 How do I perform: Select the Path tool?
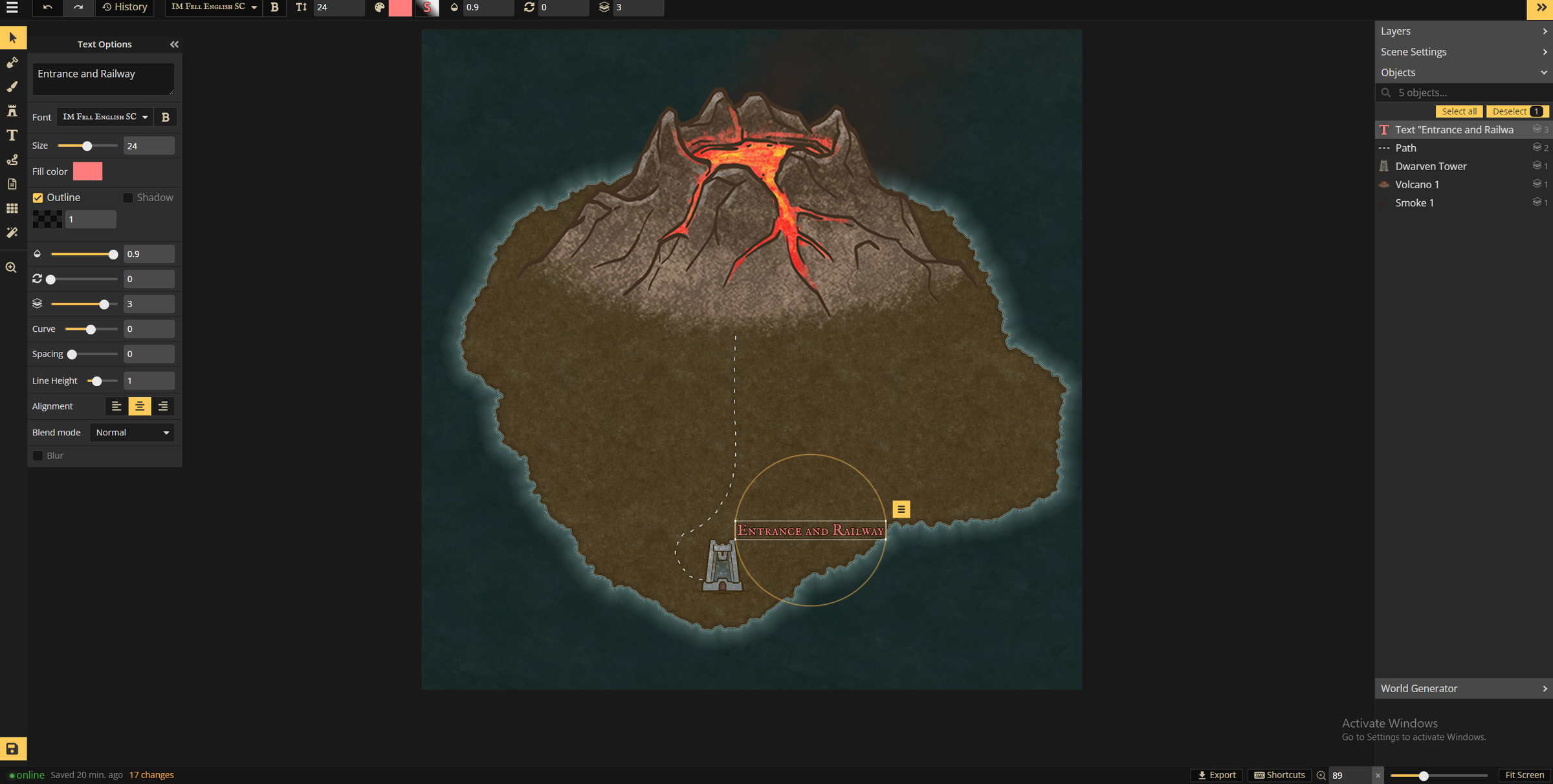click(12, 160)
